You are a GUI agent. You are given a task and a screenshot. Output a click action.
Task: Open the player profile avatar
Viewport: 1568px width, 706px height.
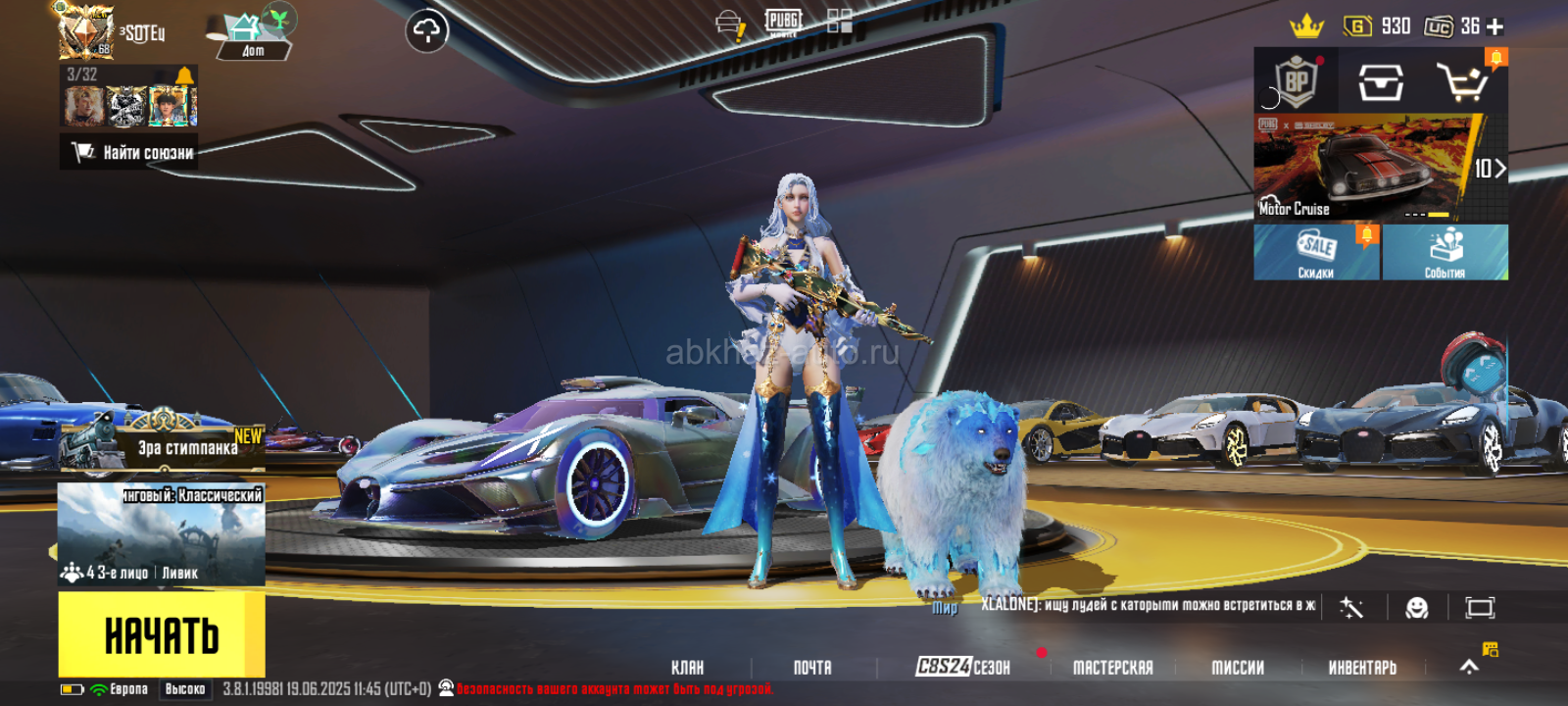(x=86, y=31)
